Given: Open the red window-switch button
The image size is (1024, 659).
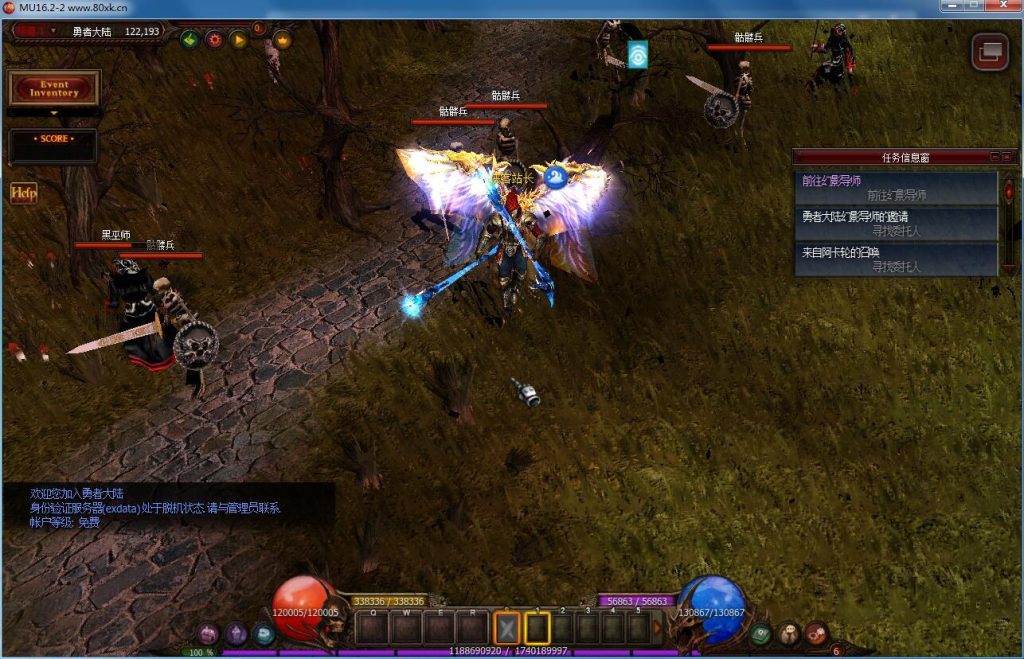Looking at the screenshot, I should click(990, 52).
